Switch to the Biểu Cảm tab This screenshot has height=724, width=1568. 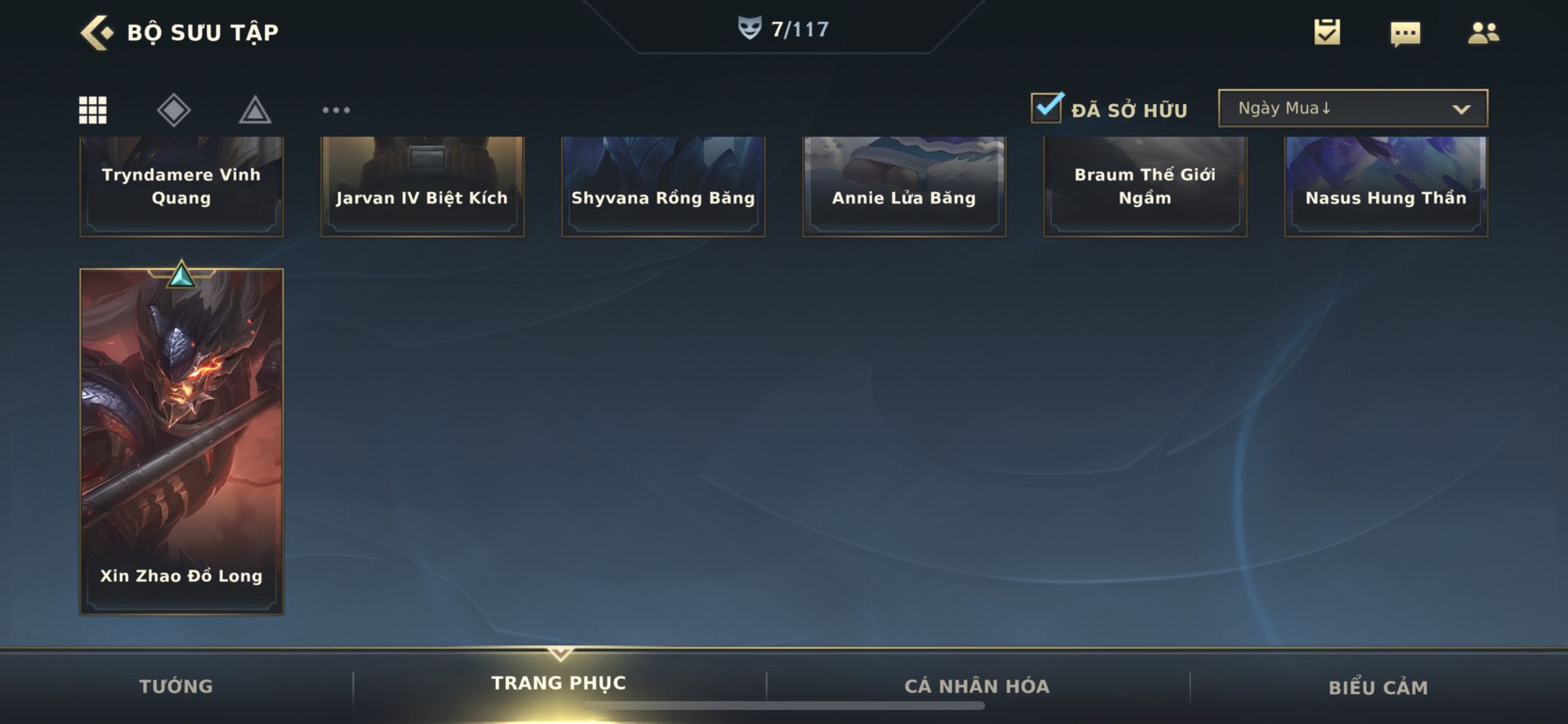click(x=1378, y=687)
